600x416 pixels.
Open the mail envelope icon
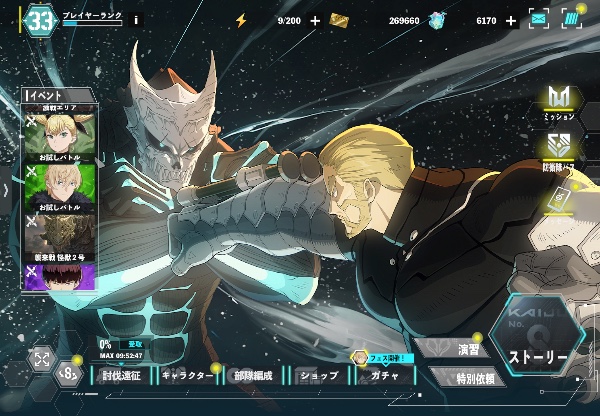tap(539, 20)
